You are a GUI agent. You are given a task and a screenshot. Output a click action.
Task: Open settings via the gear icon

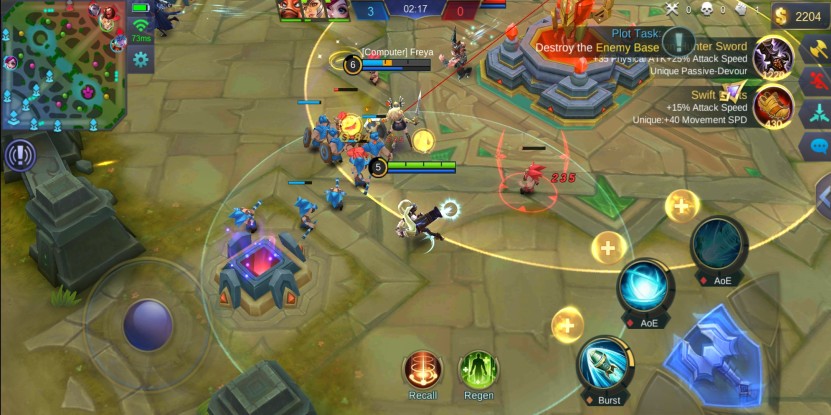point(140,60)
